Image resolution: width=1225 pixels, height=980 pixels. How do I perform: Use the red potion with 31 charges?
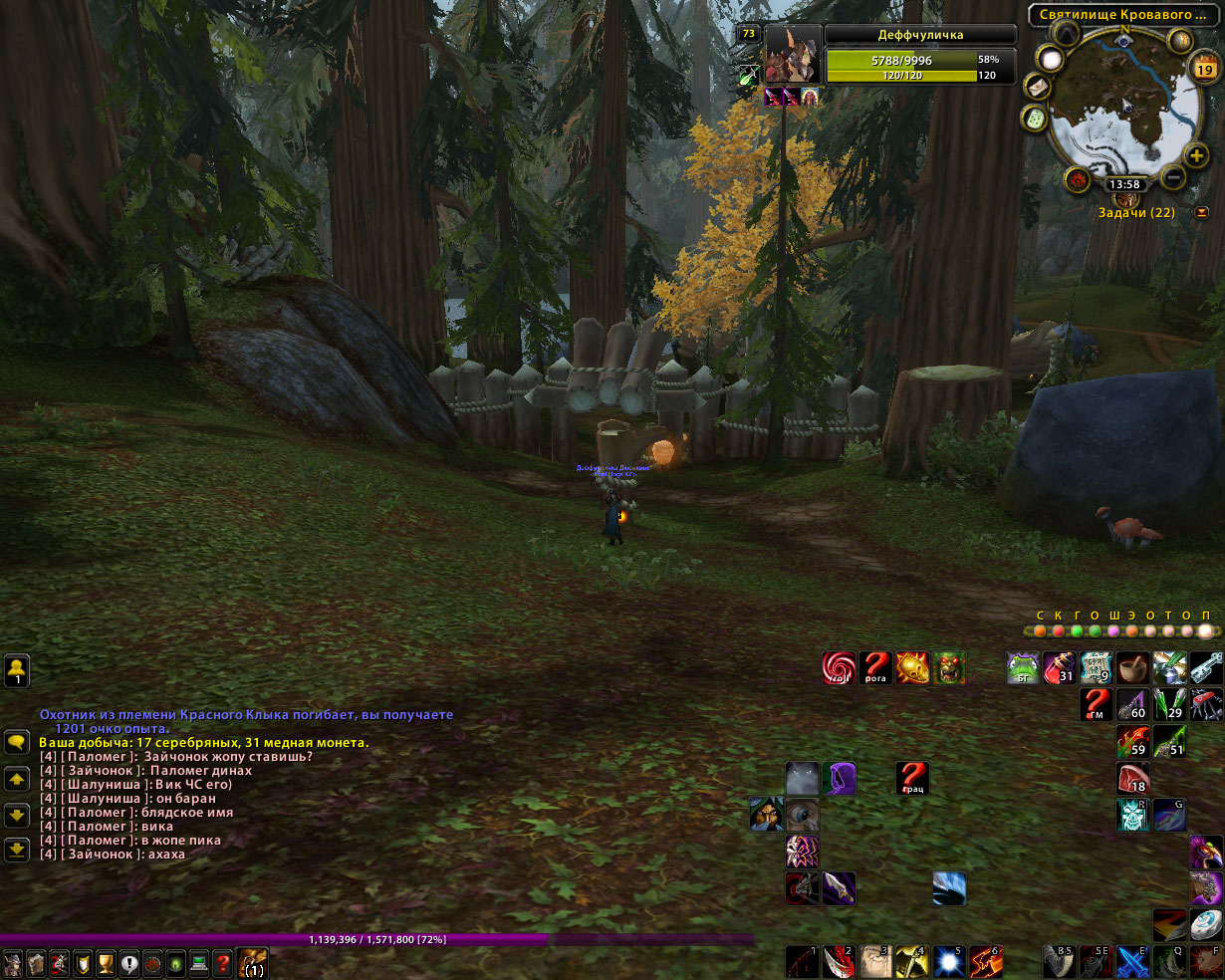(1059, 668)
